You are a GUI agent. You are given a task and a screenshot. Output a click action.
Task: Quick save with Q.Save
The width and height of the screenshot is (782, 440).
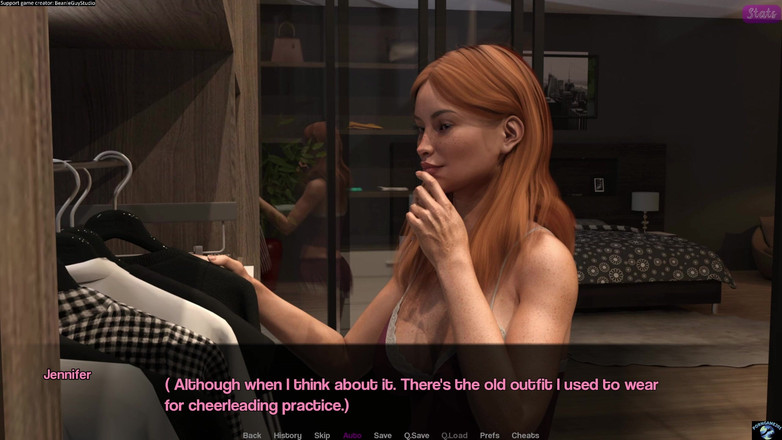pos(417,435)
